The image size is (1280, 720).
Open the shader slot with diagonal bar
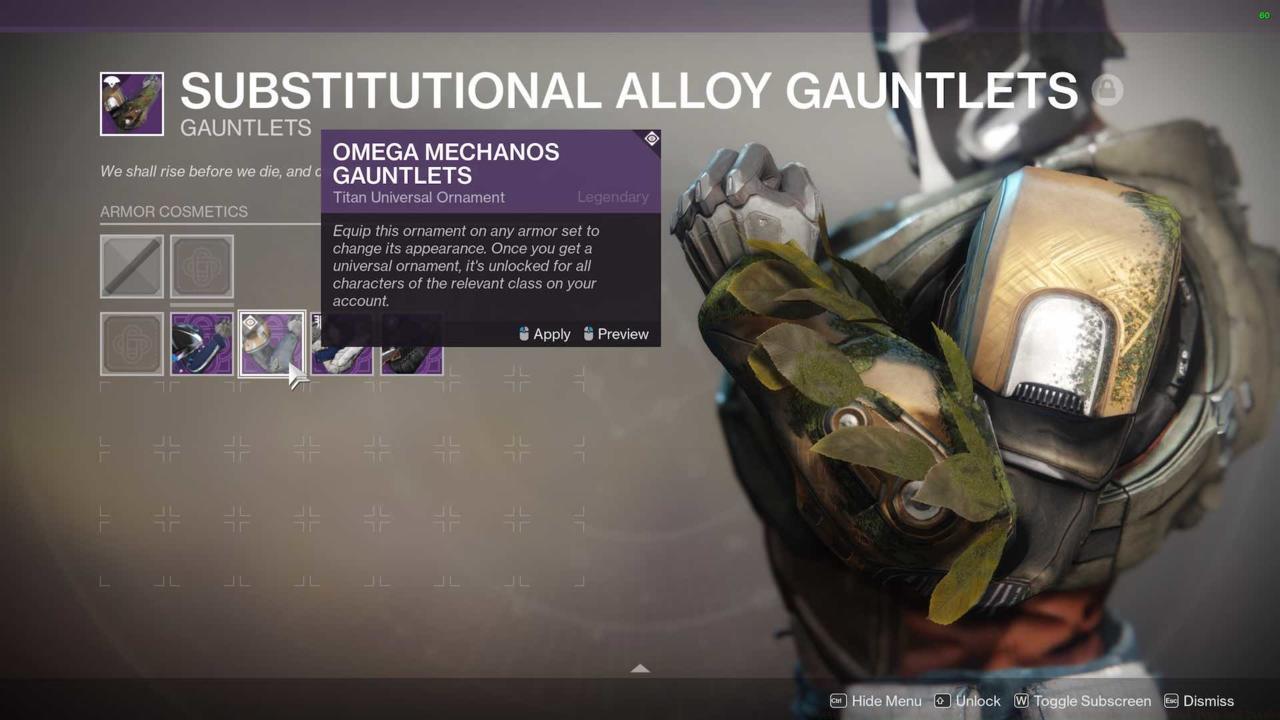coord(132,266)
